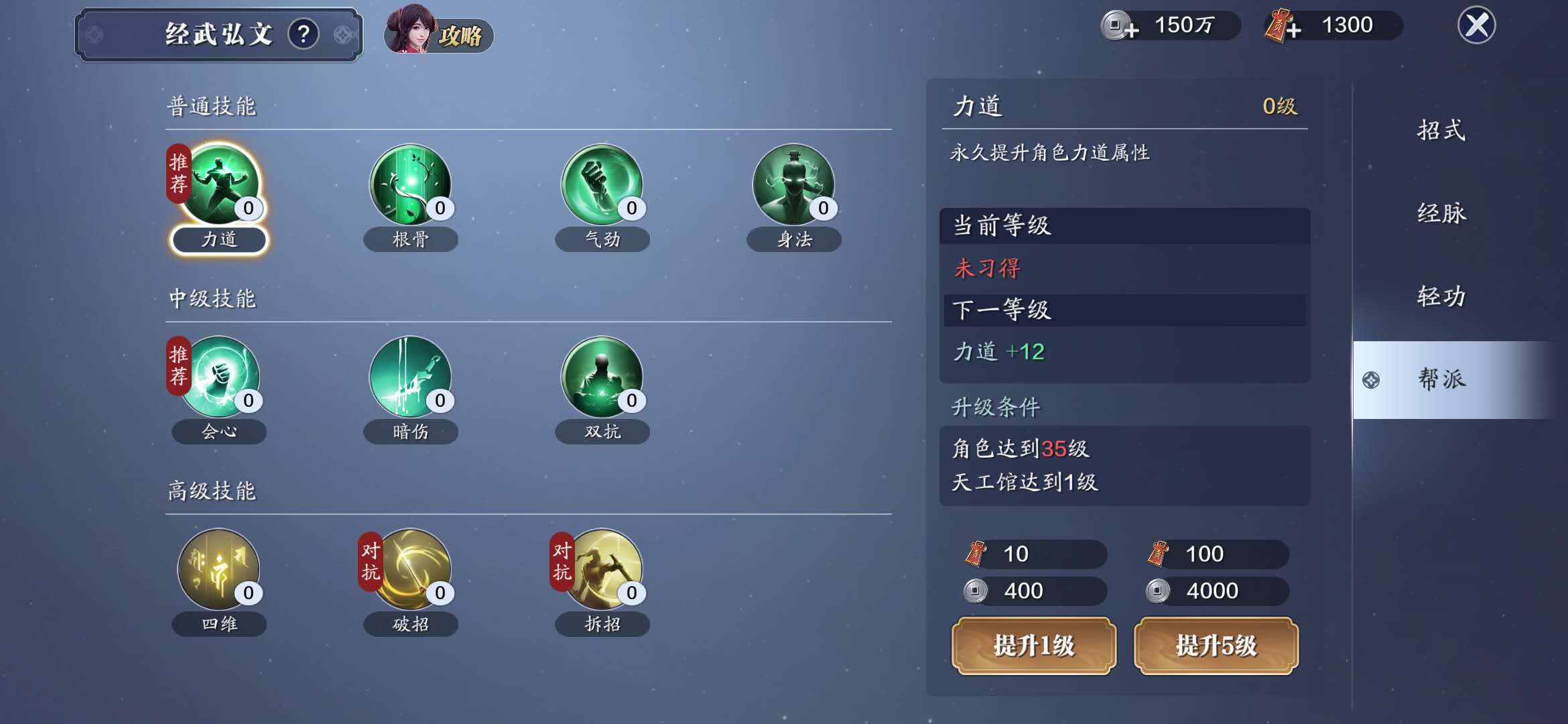Switch to the 轻功 tab
The width and height of the screenshot is (1568, 724).
pyautogui.click(x=1441, y=295)
